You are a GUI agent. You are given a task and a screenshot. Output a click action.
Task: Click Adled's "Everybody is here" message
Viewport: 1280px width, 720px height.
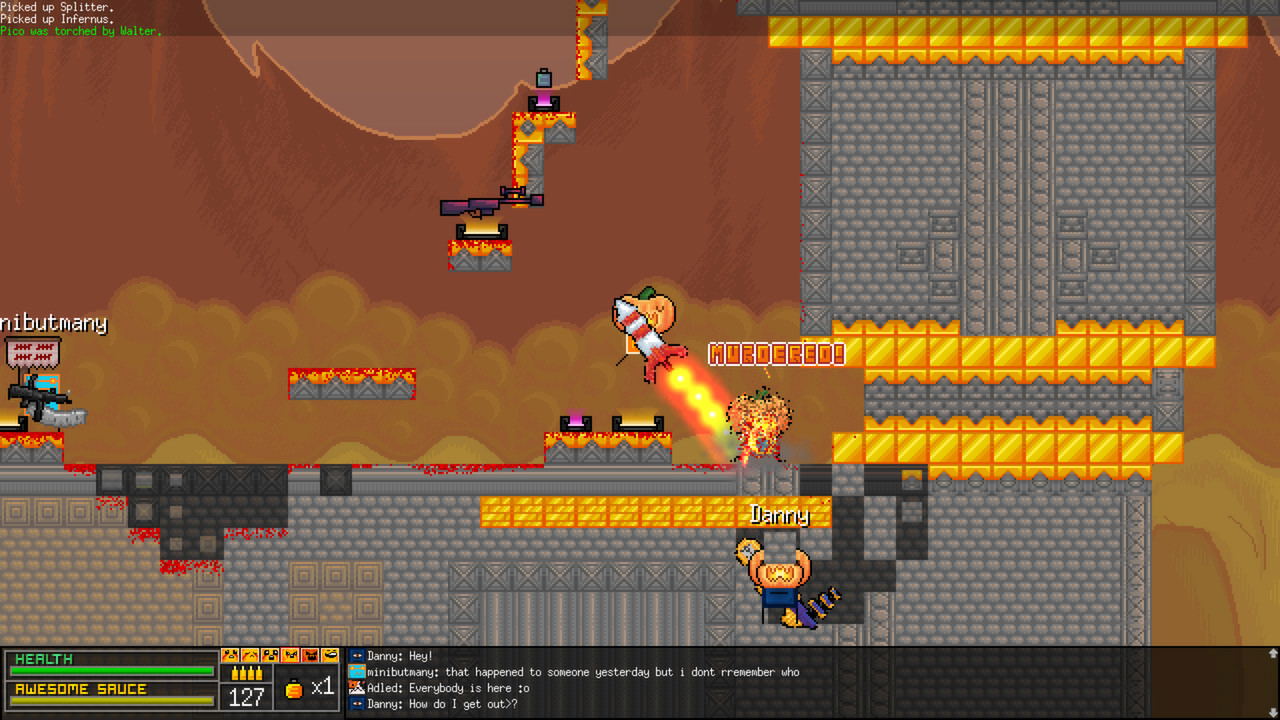(448, 688)
